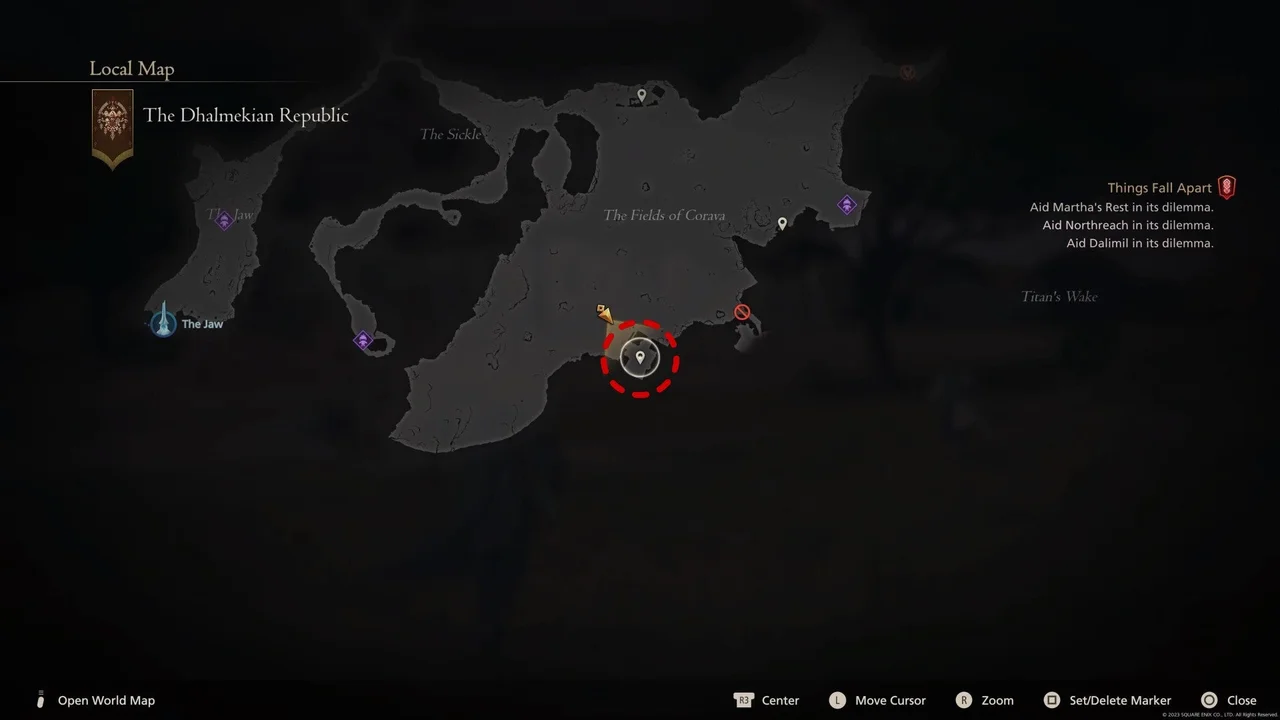Click the Dhalmekian Republic crest banner
Viewport: 1280px width, 720px height.
point(112,127)
